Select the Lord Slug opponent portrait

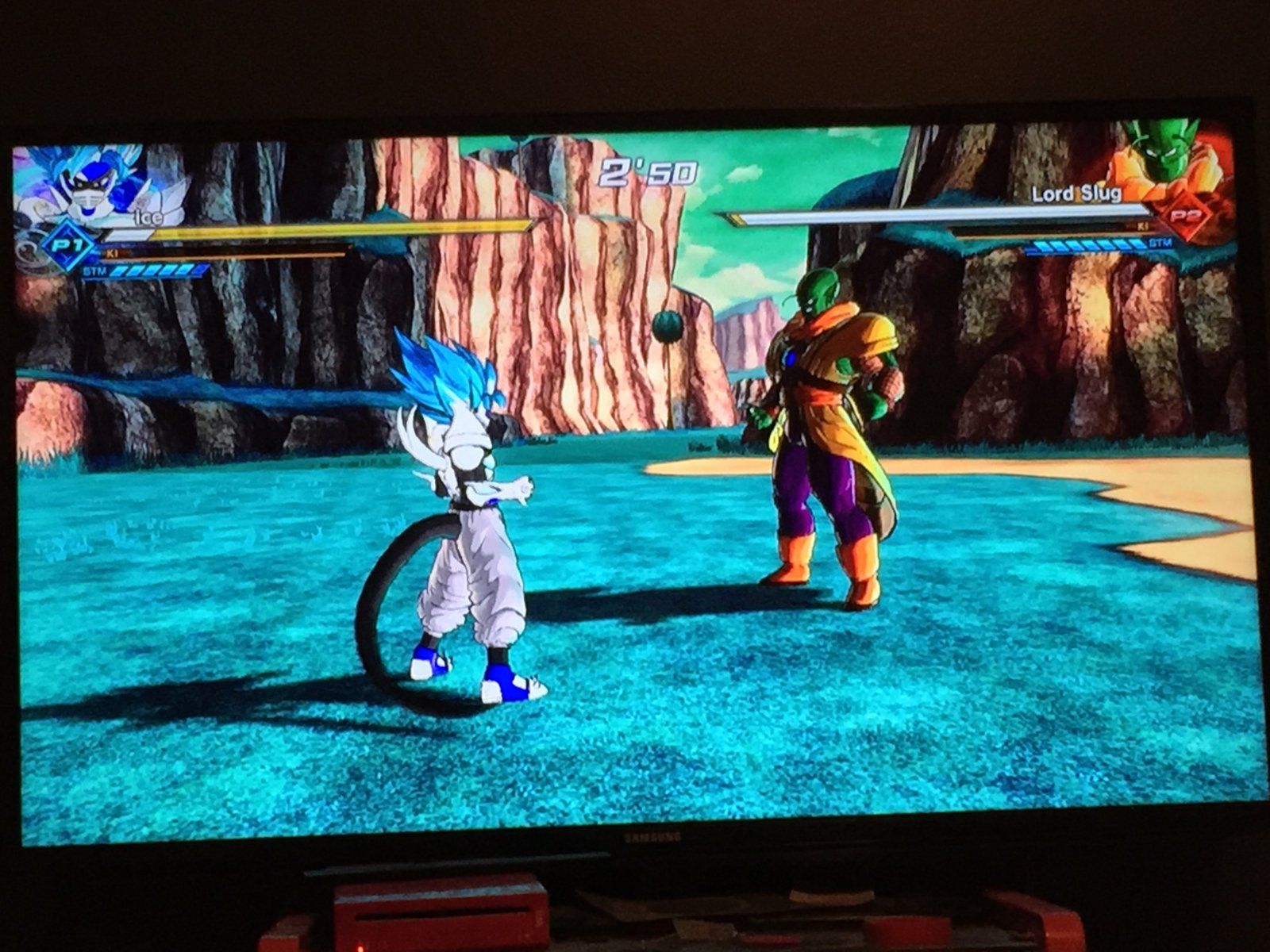(1167, 159)
